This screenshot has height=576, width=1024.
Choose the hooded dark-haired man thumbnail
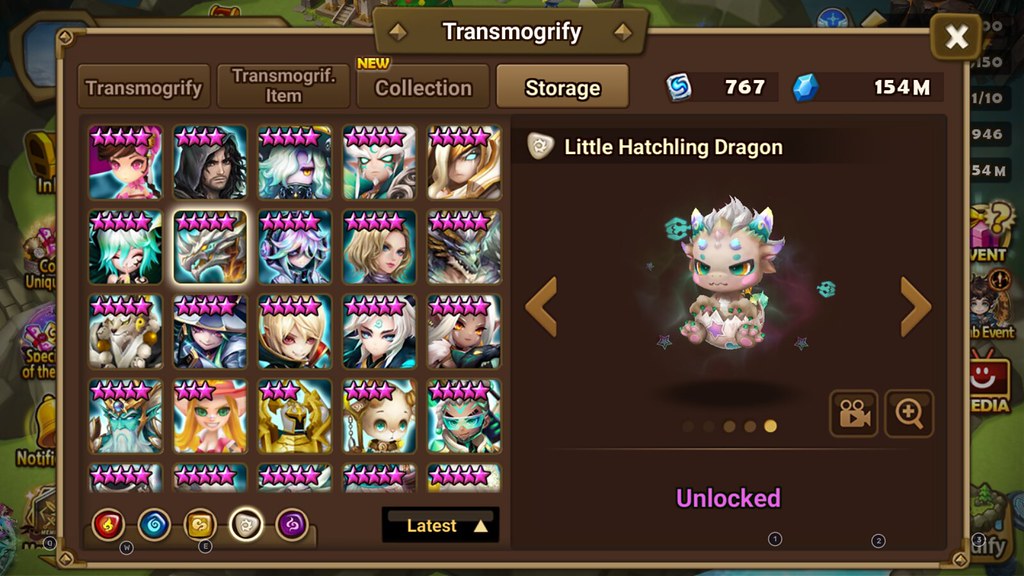click(x=210, y=162)
